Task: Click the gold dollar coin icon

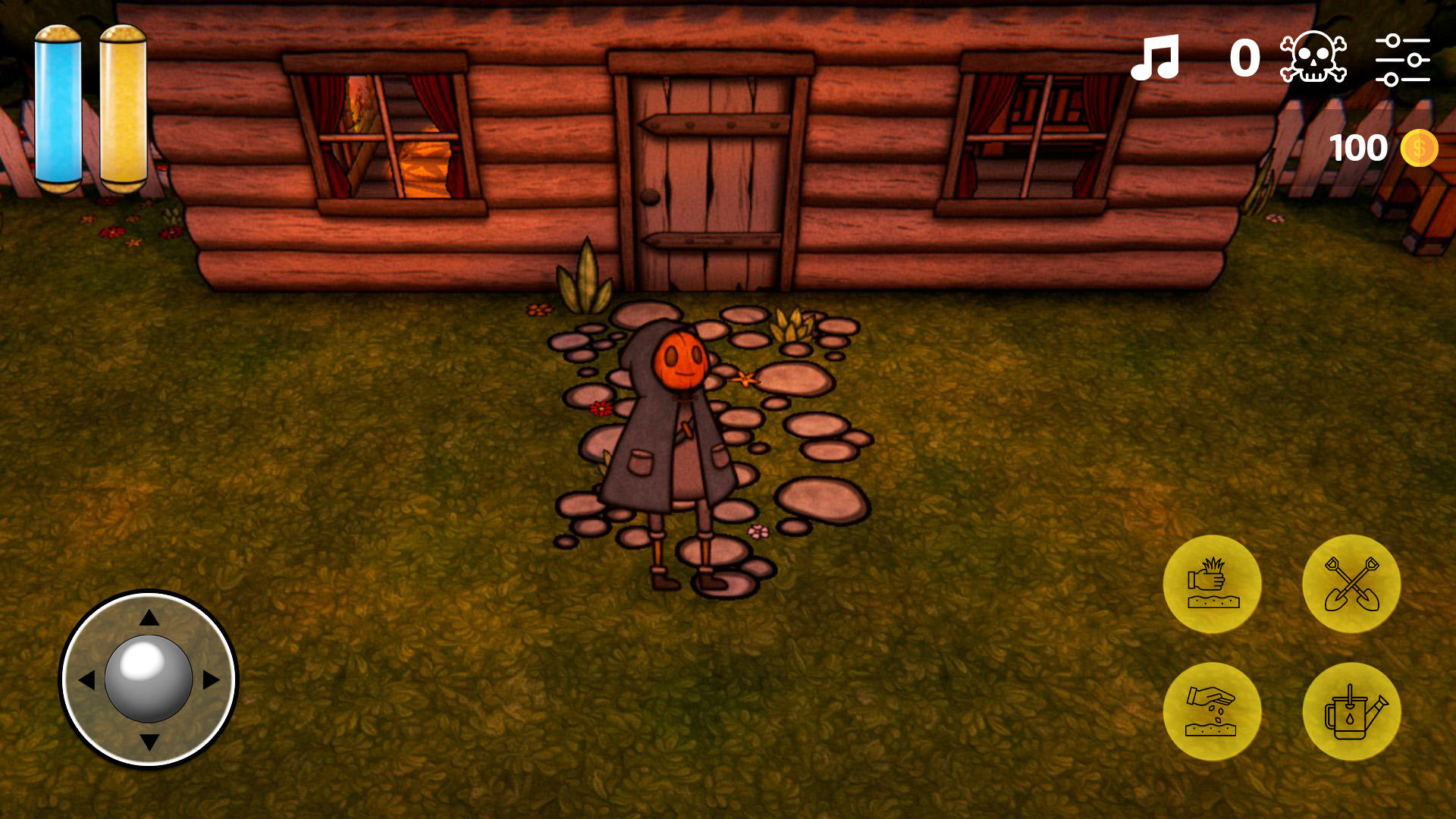Action: [1420, 149]
